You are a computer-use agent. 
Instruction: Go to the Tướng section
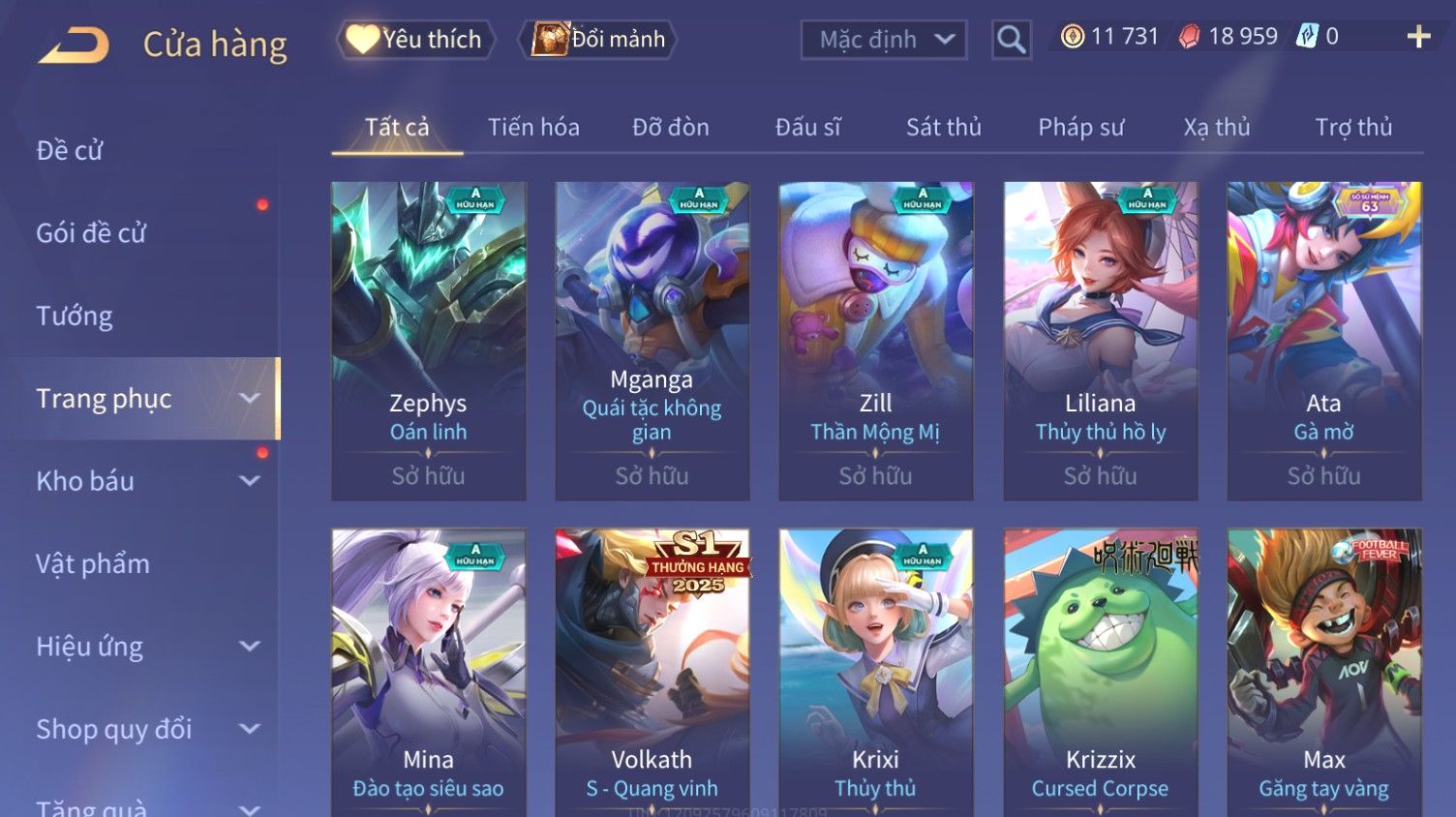(x=75, y=316)
